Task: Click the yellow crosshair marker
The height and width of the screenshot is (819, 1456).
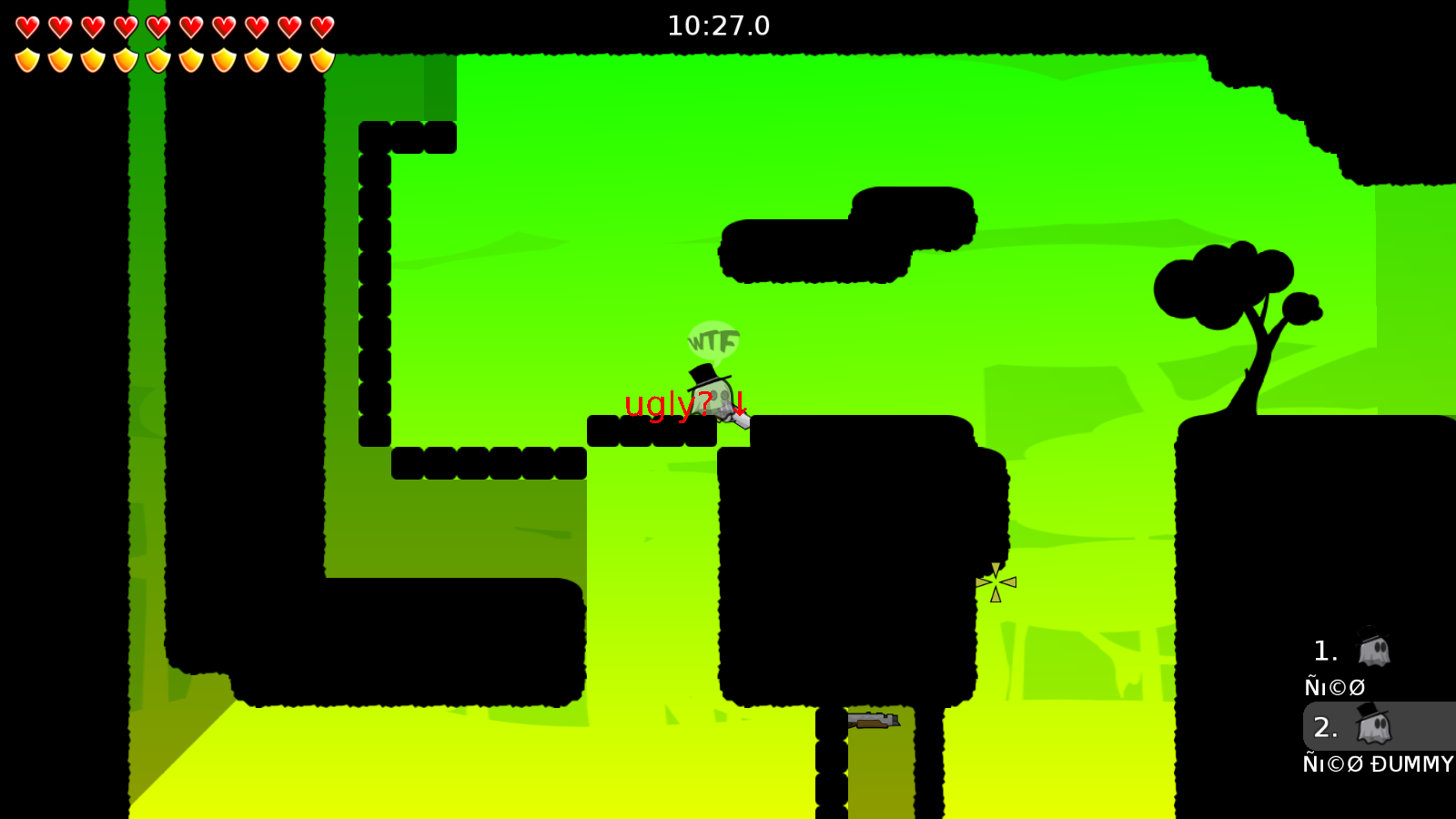Action: click(x=995, y=581)
